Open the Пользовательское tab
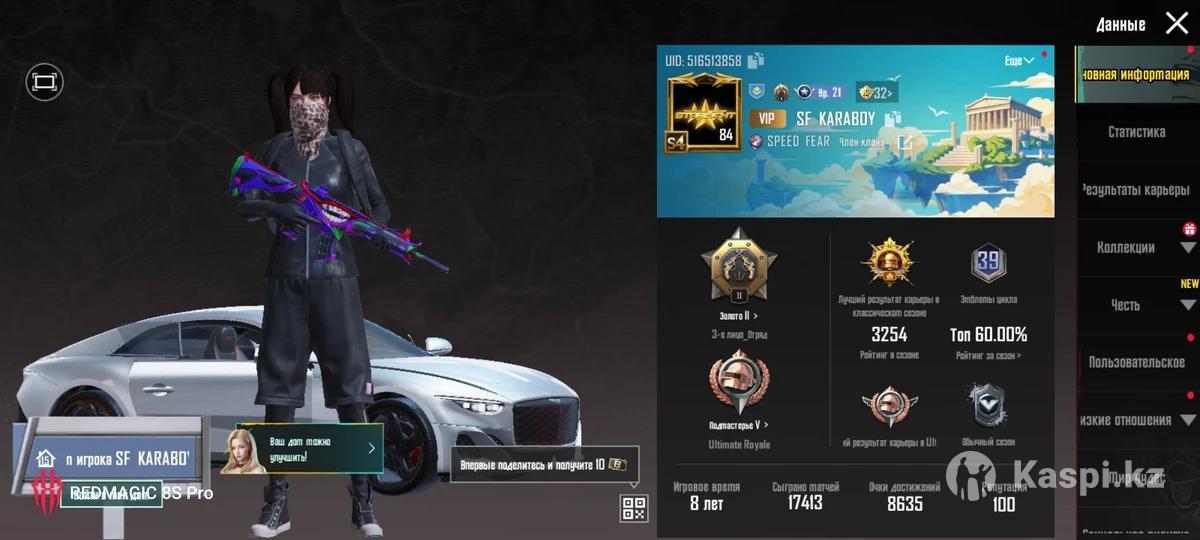 [1136, 362]
